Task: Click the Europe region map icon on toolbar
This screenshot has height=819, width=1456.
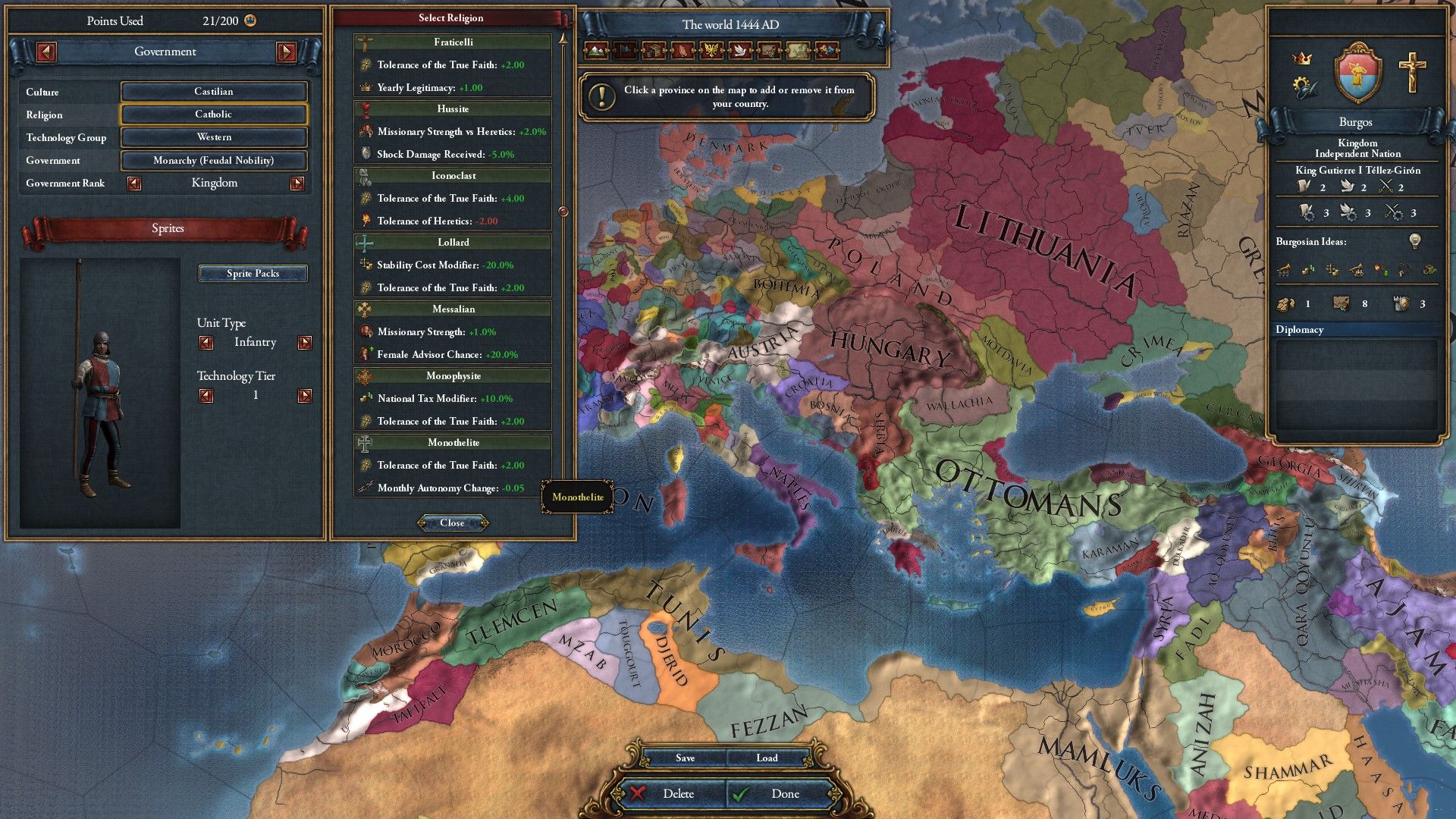Action: (x=796, y=52)
